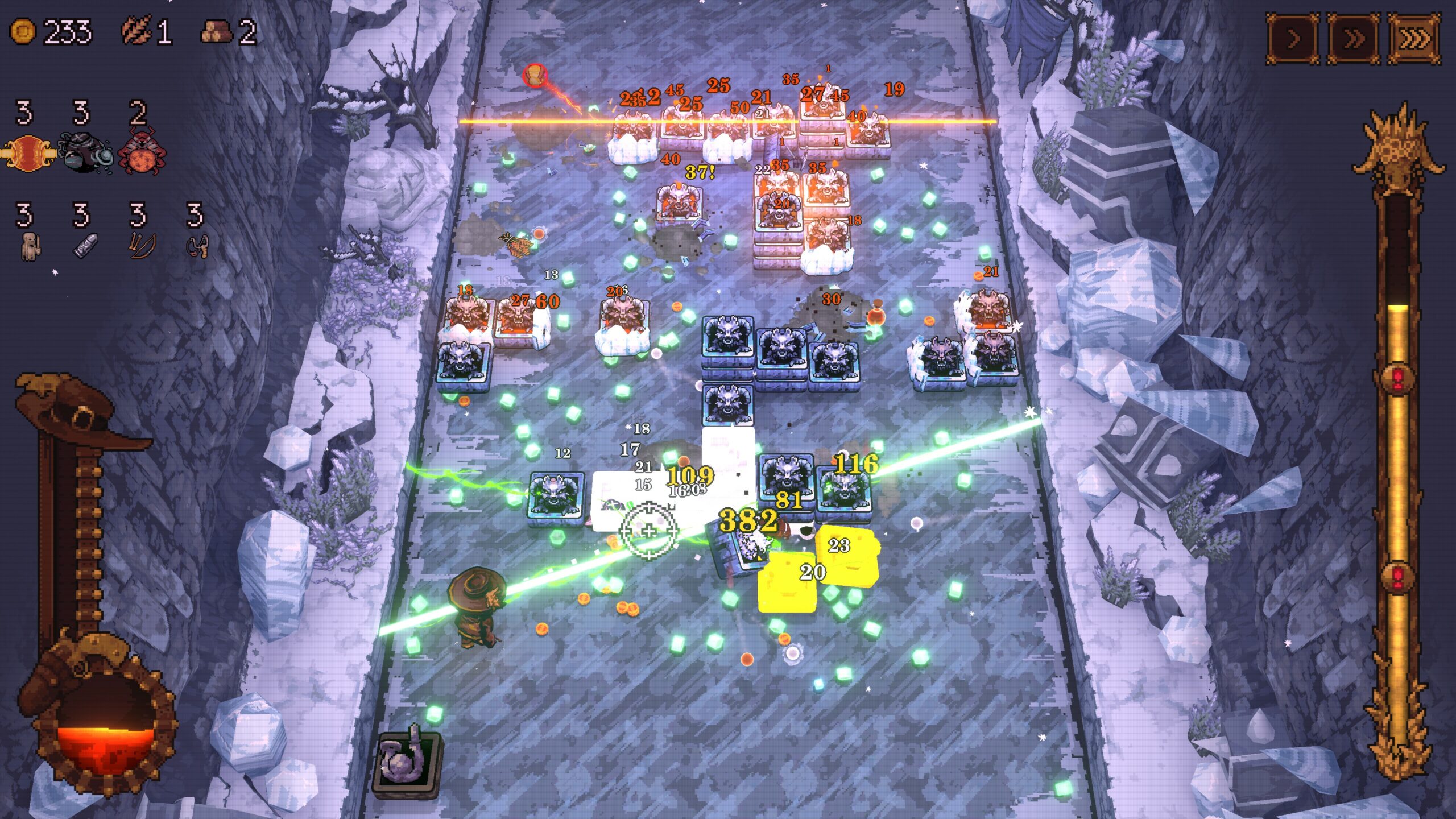Select the silver bullet passive icon

point(85,246)
